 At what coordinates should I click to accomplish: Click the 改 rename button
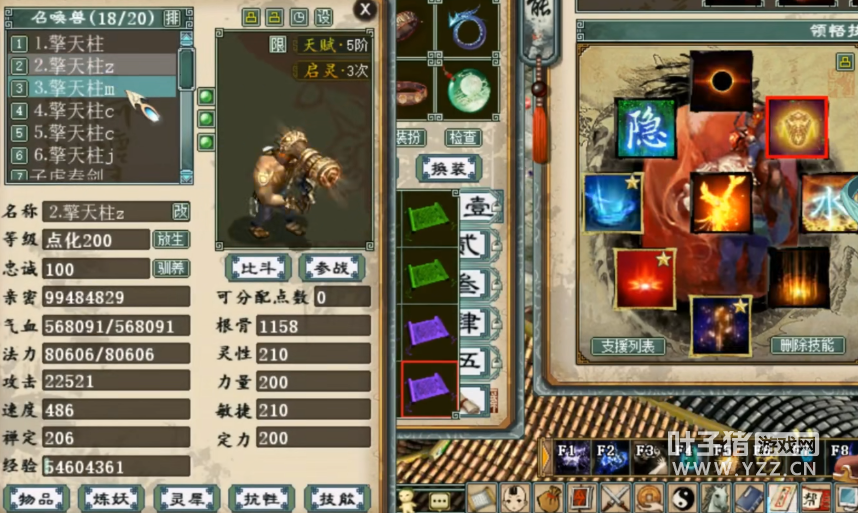click(180, 211)
